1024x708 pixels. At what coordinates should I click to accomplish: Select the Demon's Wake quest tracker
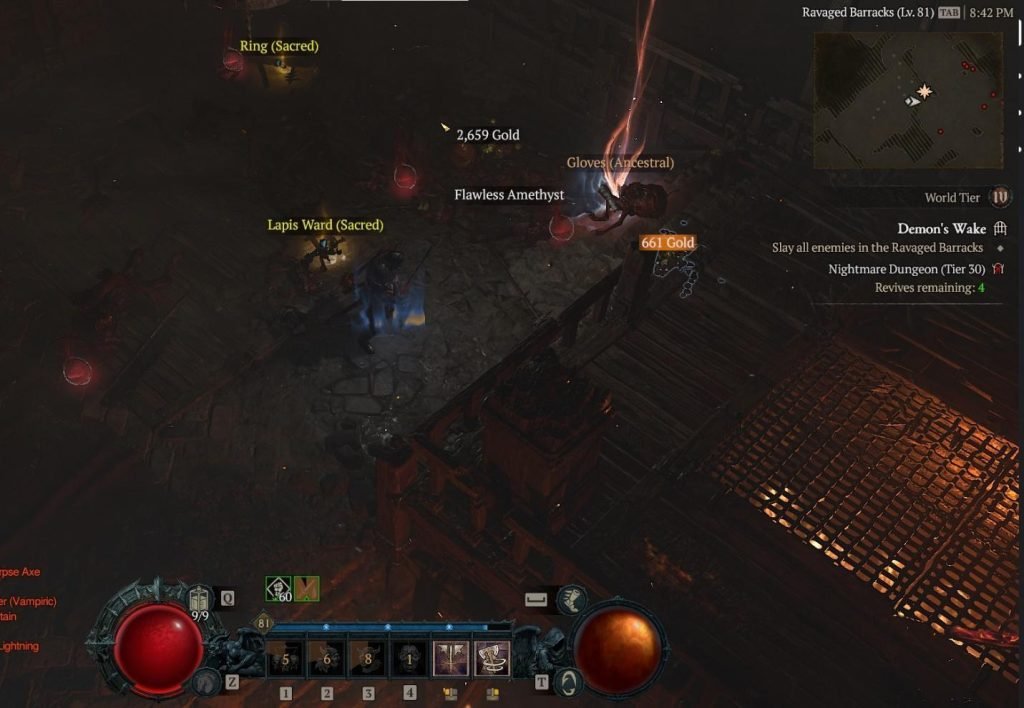click(941, 229)
